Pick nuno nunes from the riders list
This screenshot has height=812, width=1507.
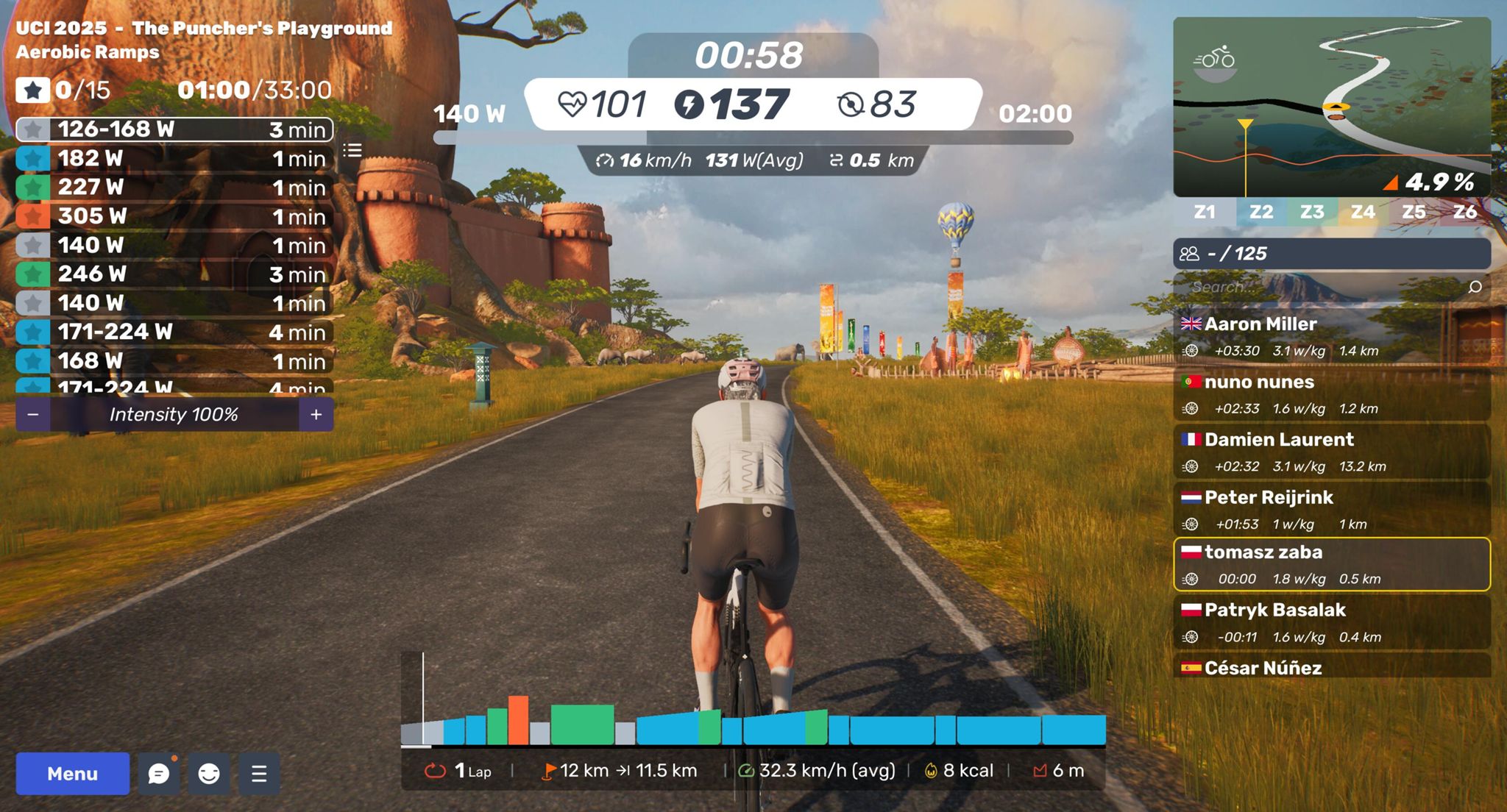1332,393
